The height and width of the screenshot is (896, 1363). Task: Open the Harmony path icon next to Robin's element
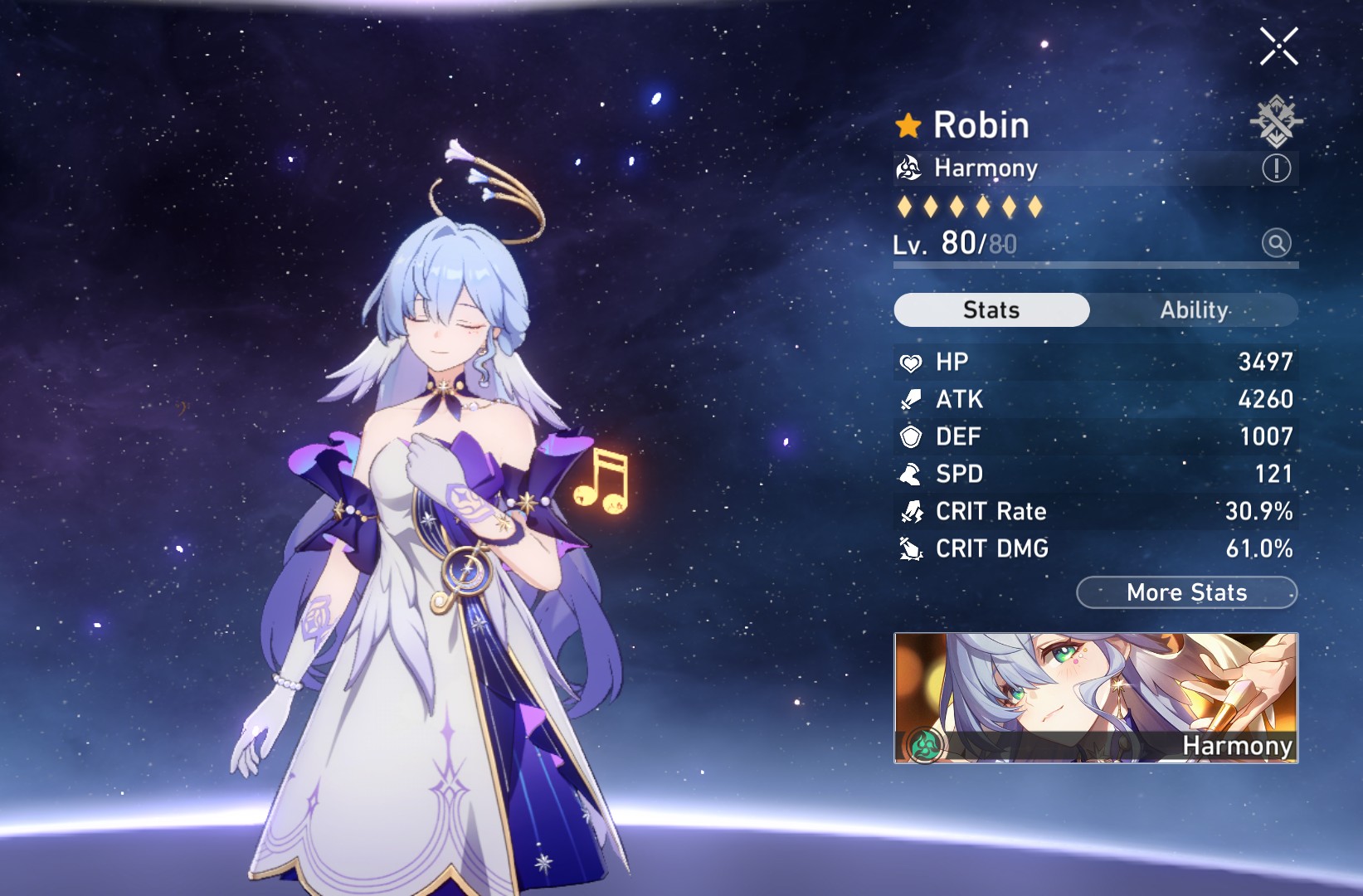point(910,168)
